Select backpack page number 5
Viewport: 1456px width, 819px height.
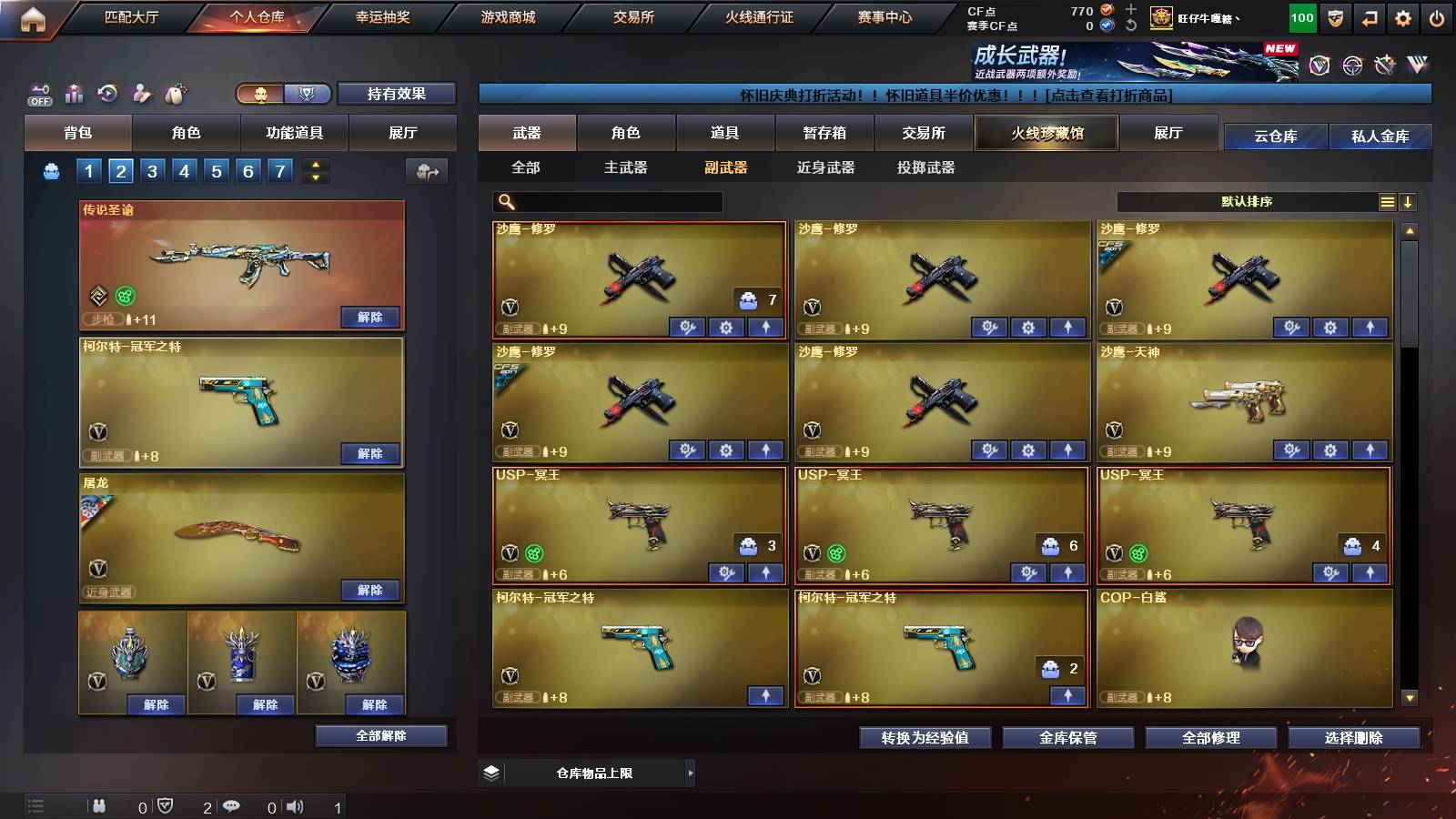[x=215, y=170]
